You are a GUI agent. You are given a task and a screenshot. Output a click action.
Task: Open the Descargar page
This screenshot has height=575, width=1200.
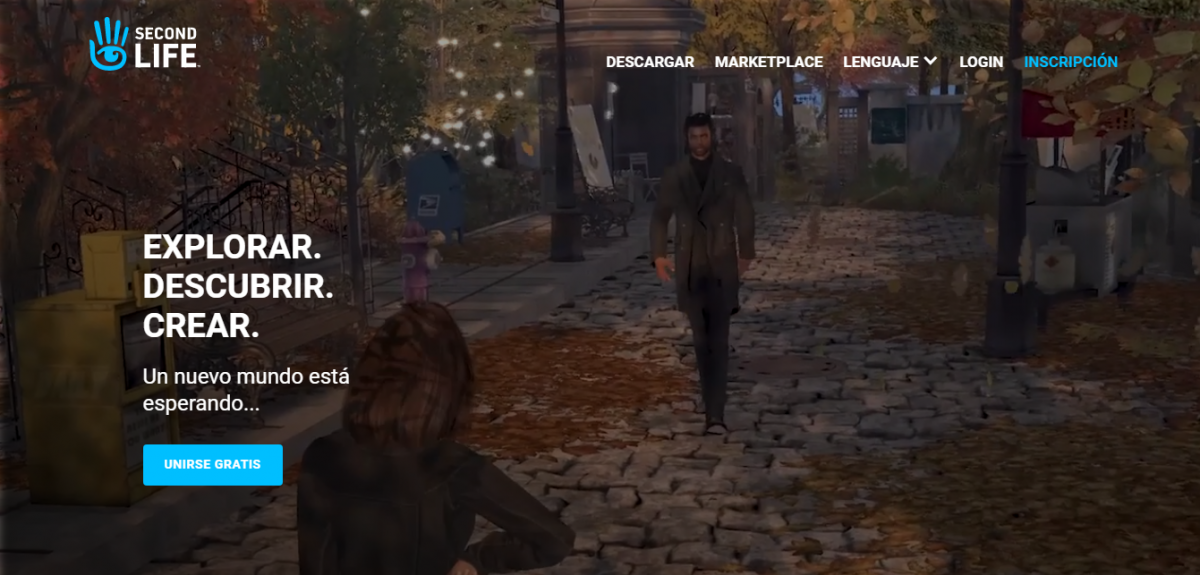click(650, 62)
